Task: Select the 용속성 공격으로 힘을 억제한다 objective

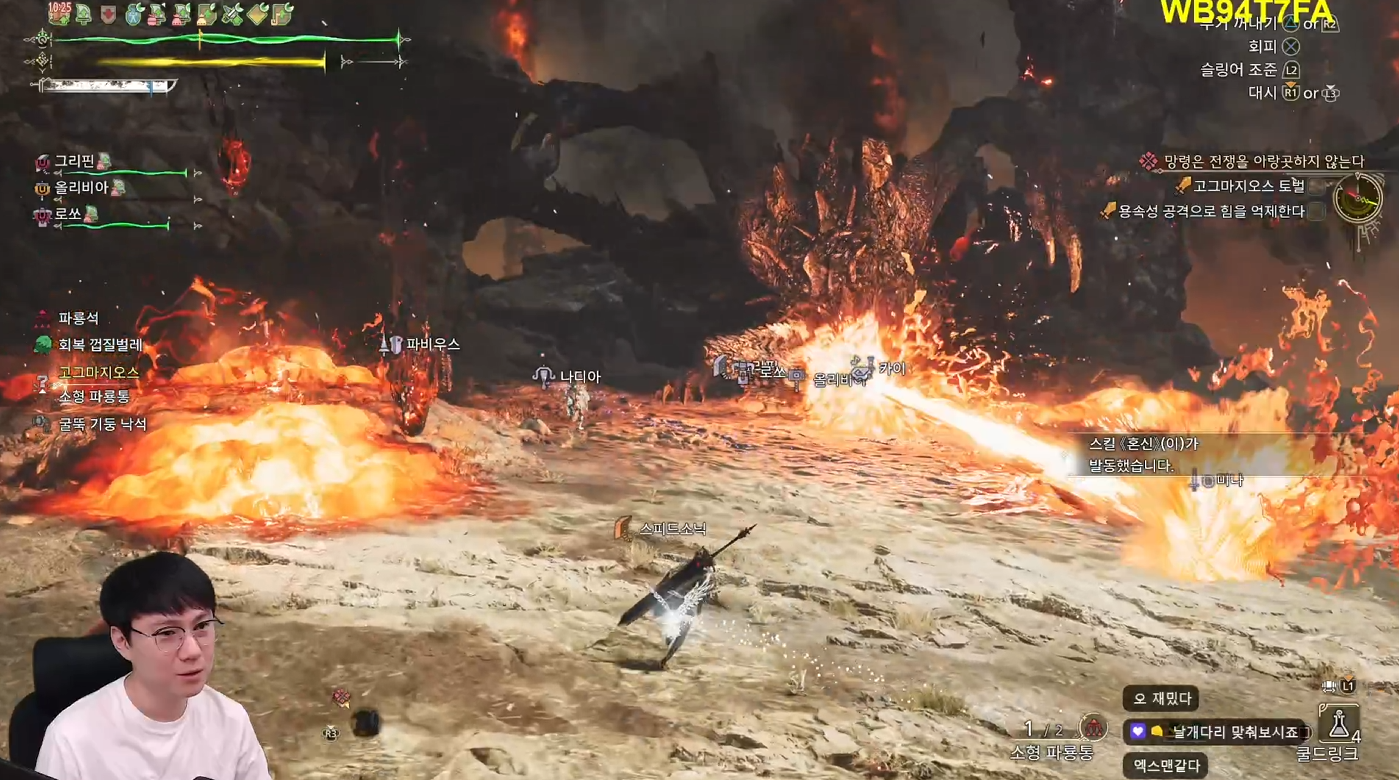Action: 1214,211
